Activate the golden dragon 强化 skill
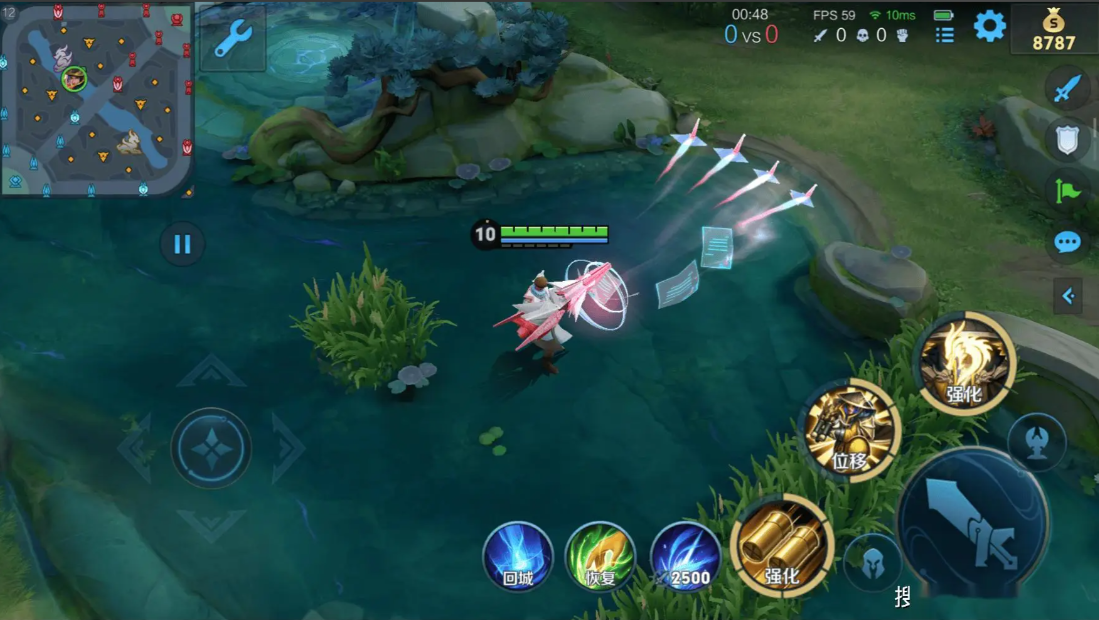Image resolution: width=1099 pixels, height=620 pixels. (965, 363)
